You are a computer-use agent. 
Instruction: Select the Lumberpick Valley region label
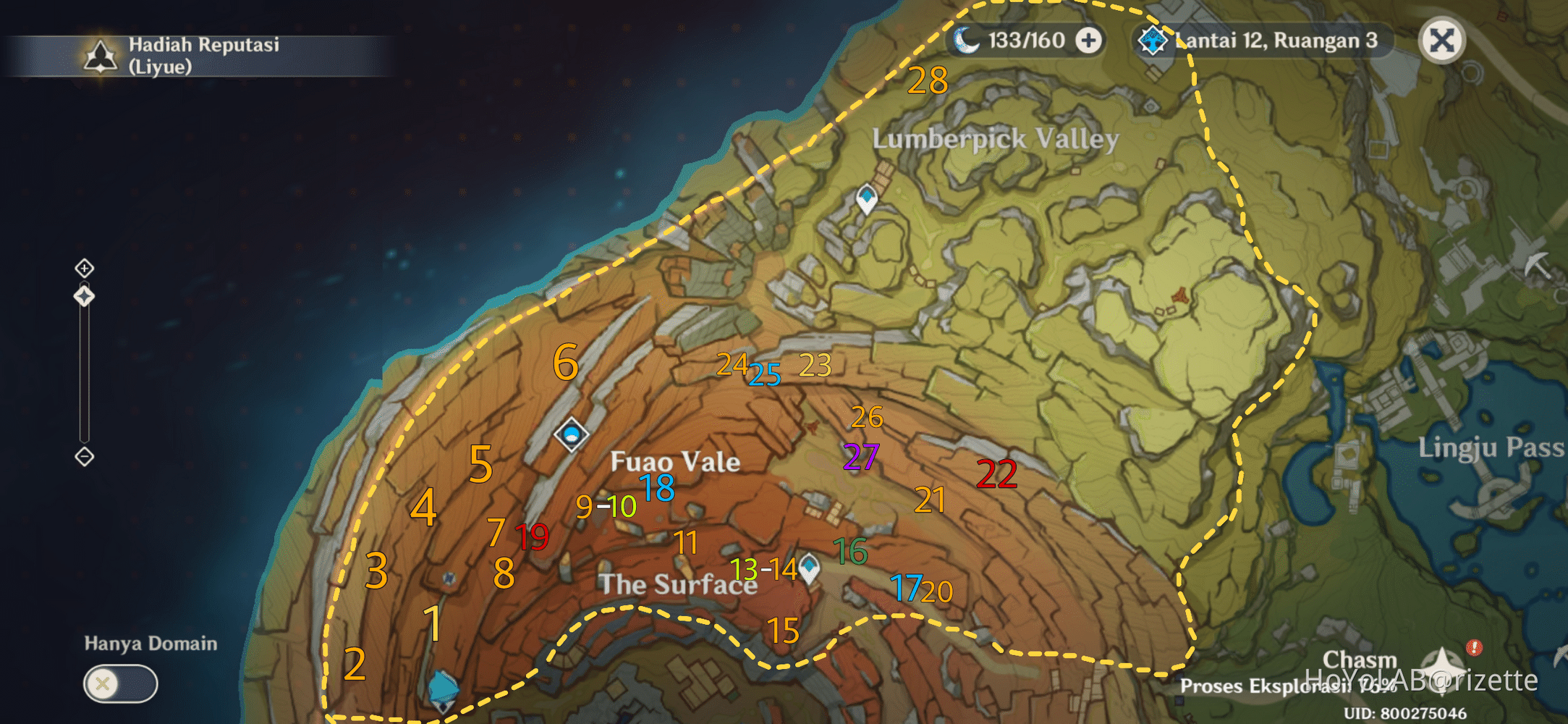996,139
